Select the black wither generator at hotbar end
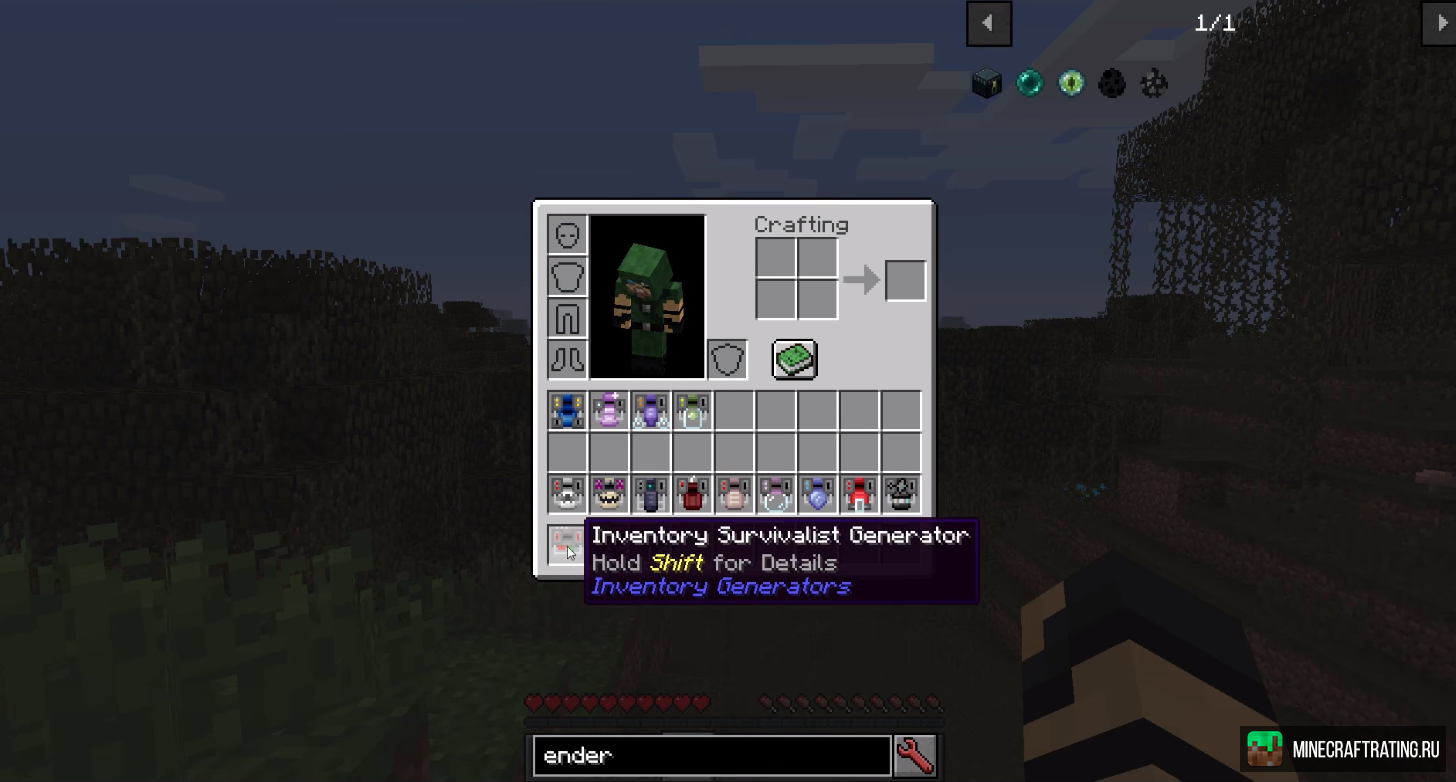The height and width of the screenshot is (782, 1456). pyautogui.click(x=900, y=491)
